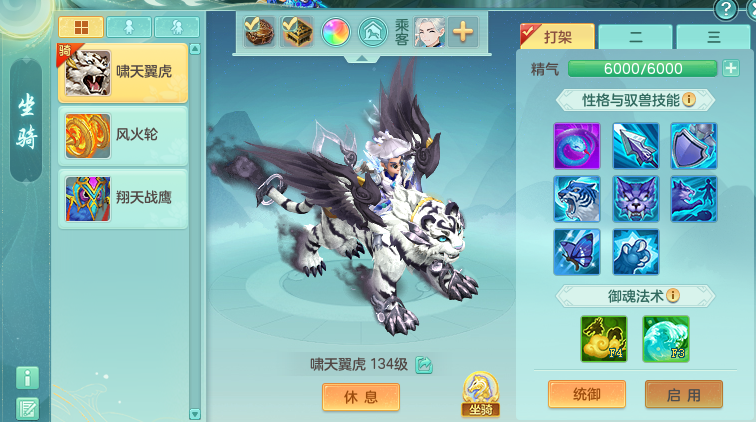Open the 统御 command button
The height and width of the screenshot is (422, 756).
point(587,394)
